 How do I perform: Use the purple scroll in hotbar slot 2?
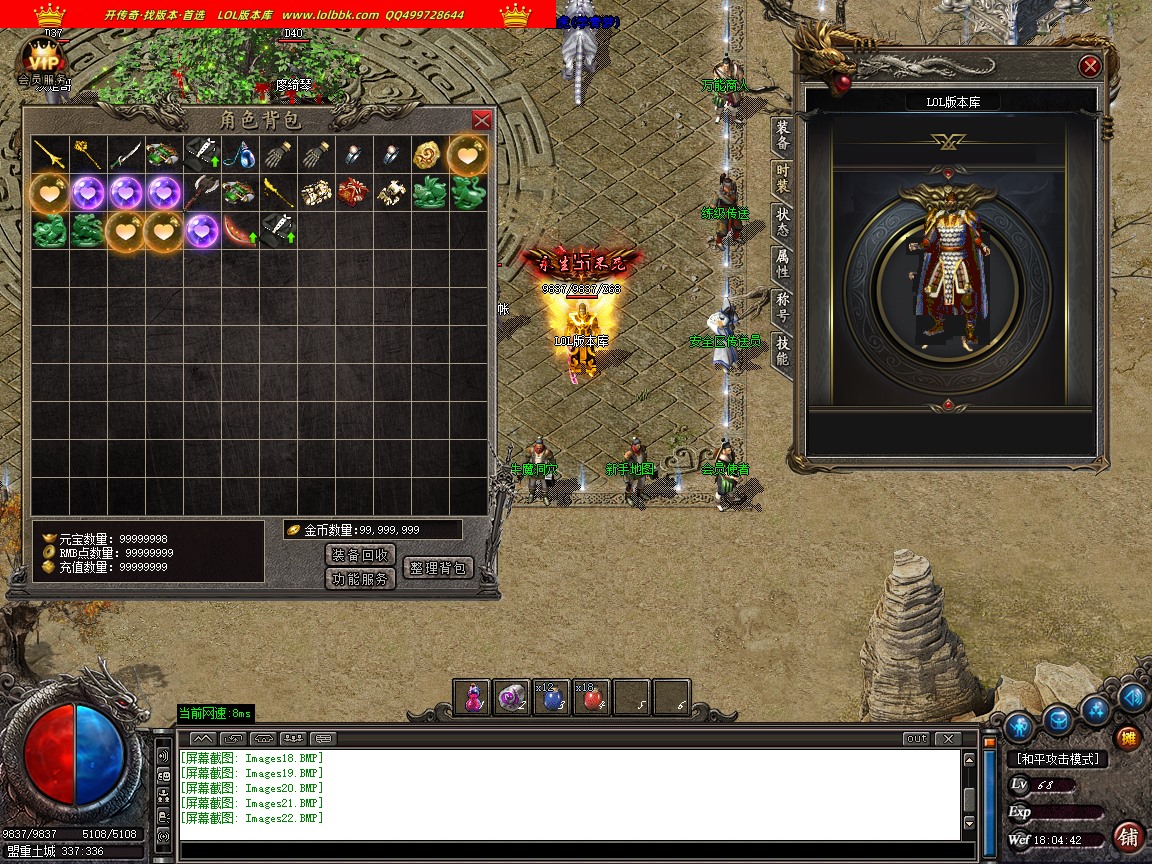tap(512, 698)
